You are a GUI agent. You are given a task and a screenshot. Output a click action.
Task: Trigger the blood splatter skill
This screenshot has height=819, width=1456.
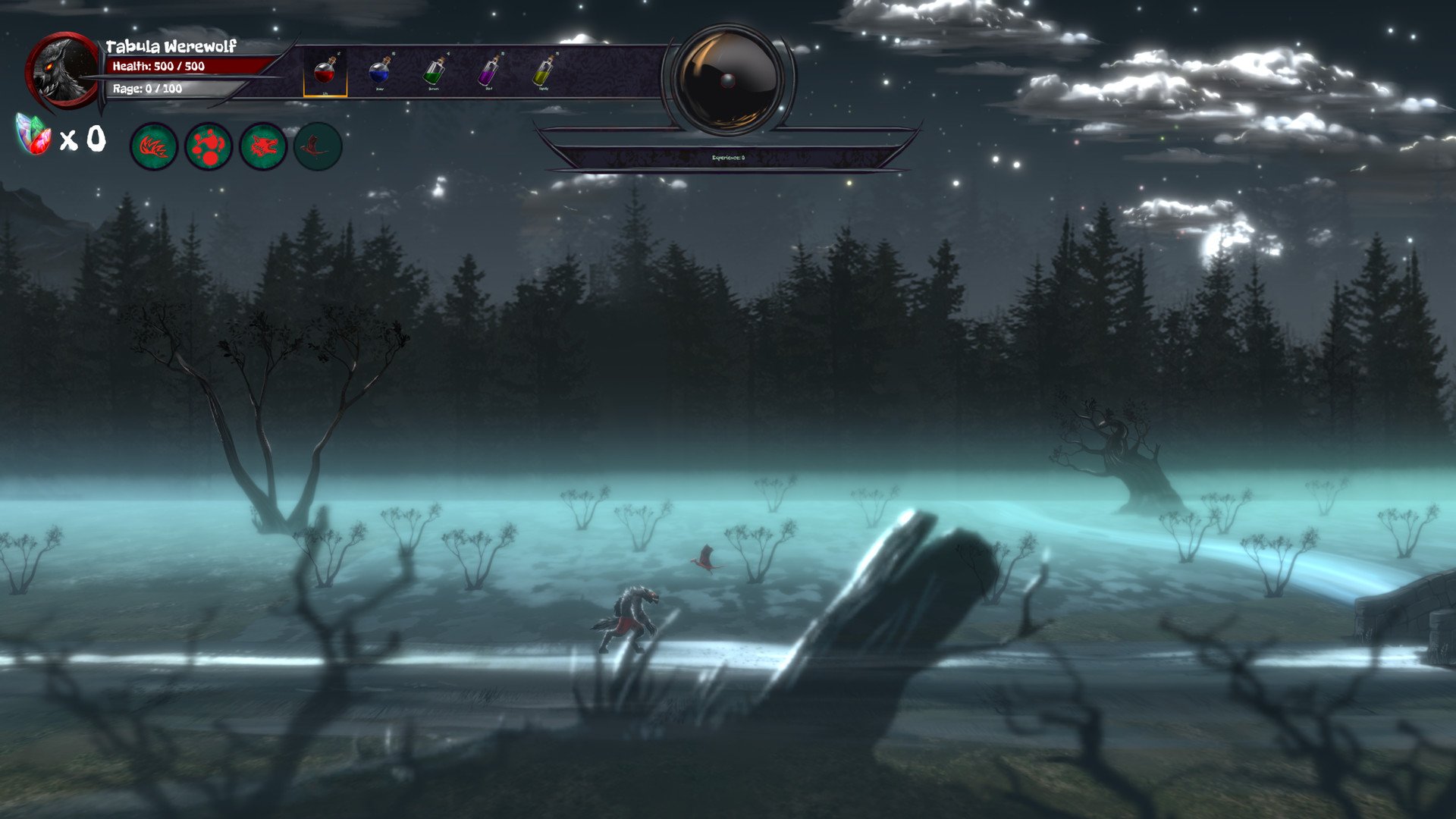(x=208, y=146)
